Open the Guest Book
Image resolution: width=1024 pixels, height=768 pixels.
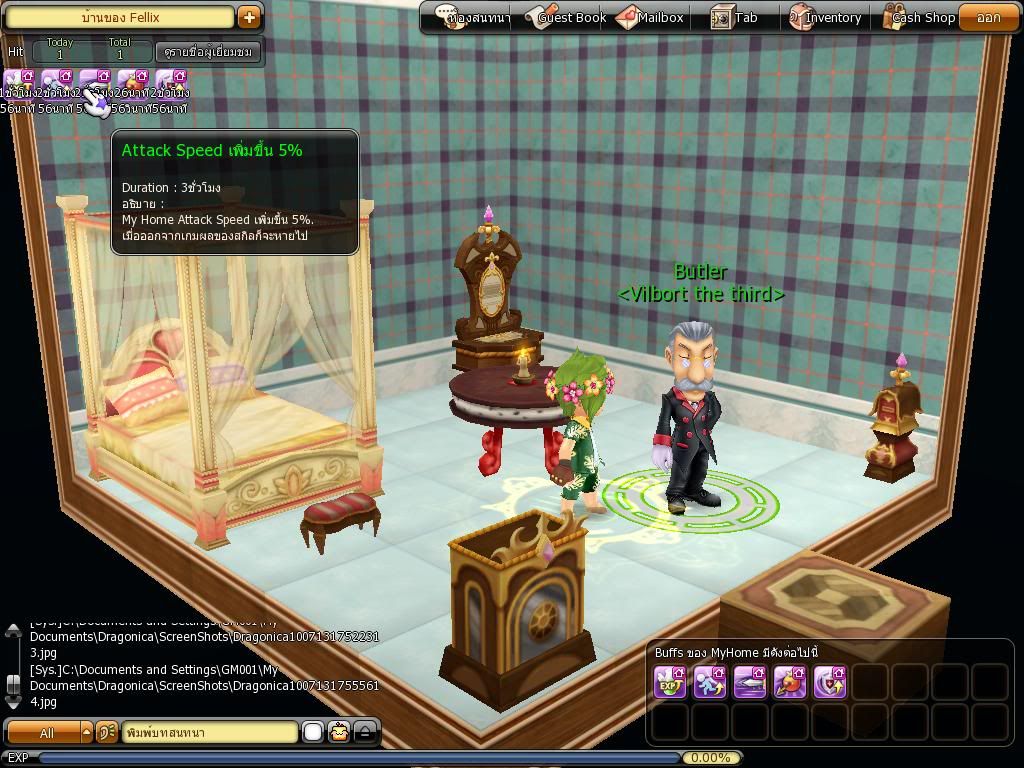[564, 17]
